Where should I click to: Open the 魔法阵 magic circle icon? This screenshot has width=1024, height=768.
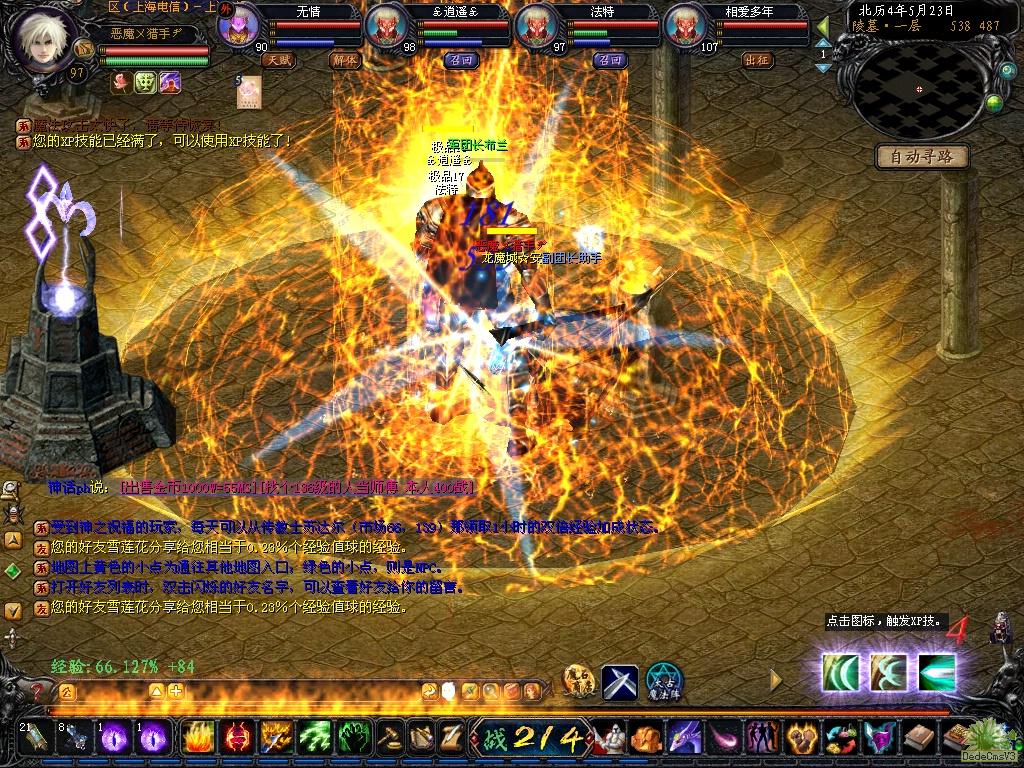pos(663,682)
